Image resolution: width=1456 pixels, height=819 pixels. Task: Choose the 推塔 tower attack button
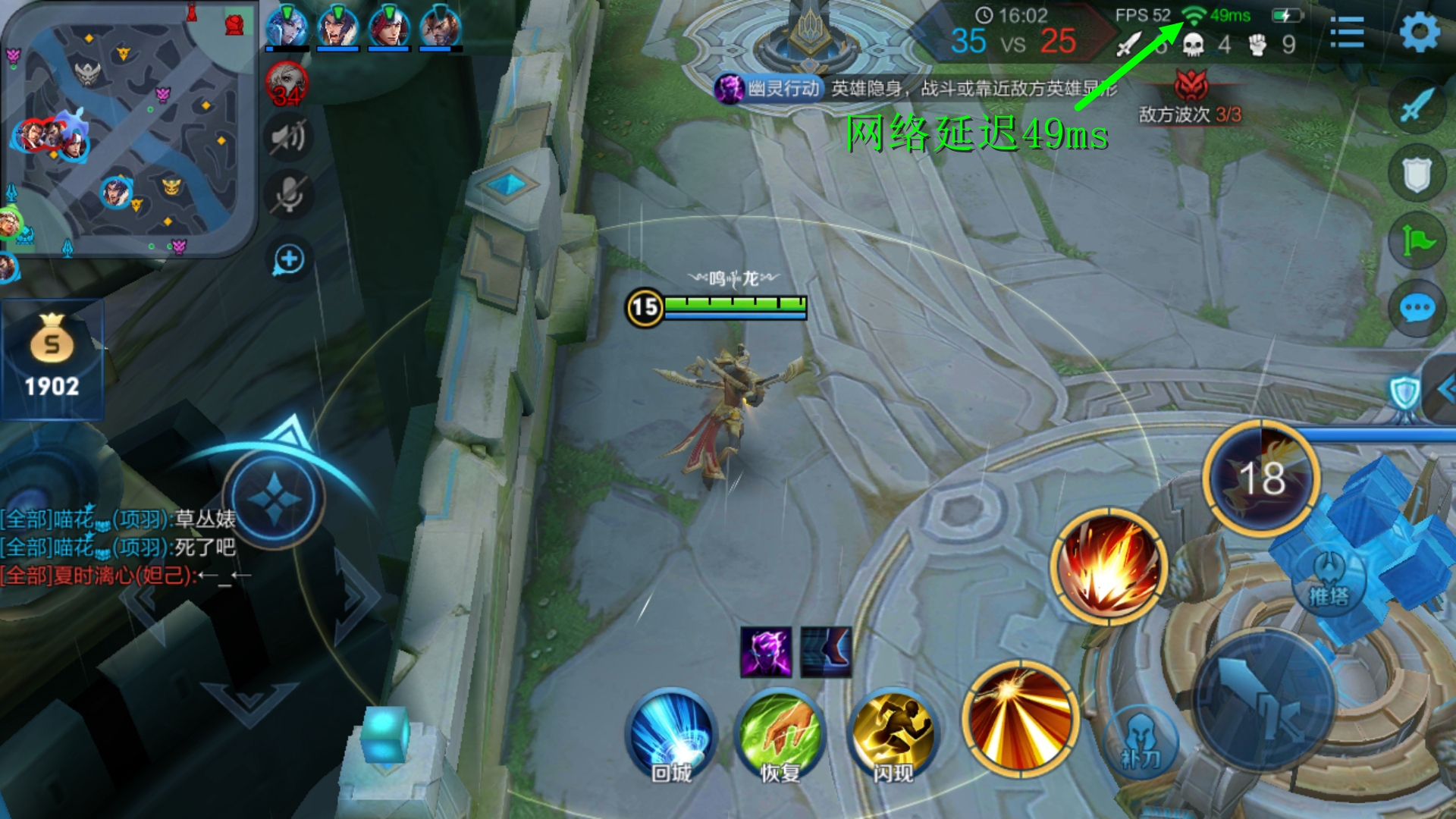[x=1329, y=581]
